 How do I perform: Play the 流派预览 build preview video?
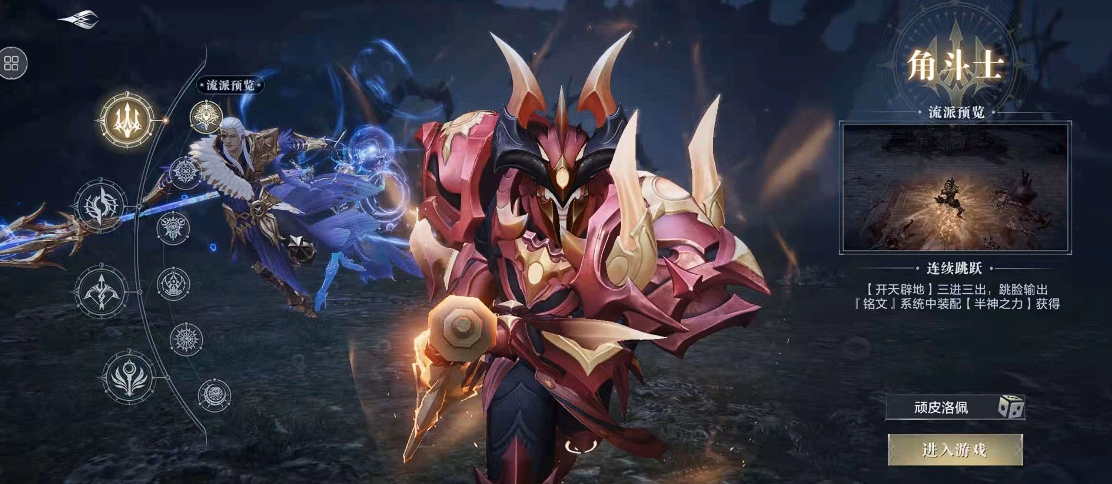click(955, 186)
